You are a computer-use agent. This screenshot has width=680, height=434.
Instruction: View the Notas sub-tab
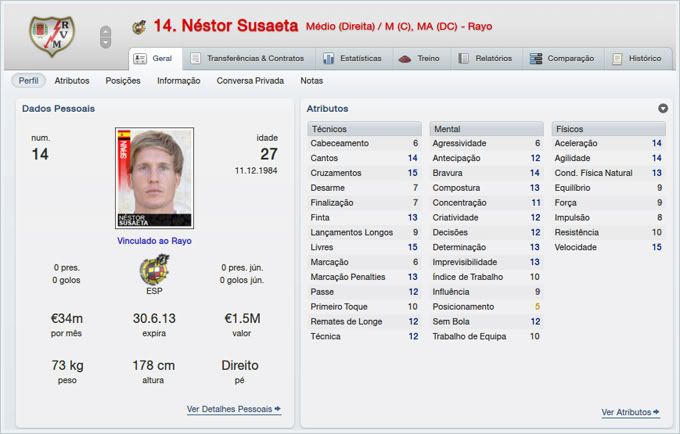(311, 80)
